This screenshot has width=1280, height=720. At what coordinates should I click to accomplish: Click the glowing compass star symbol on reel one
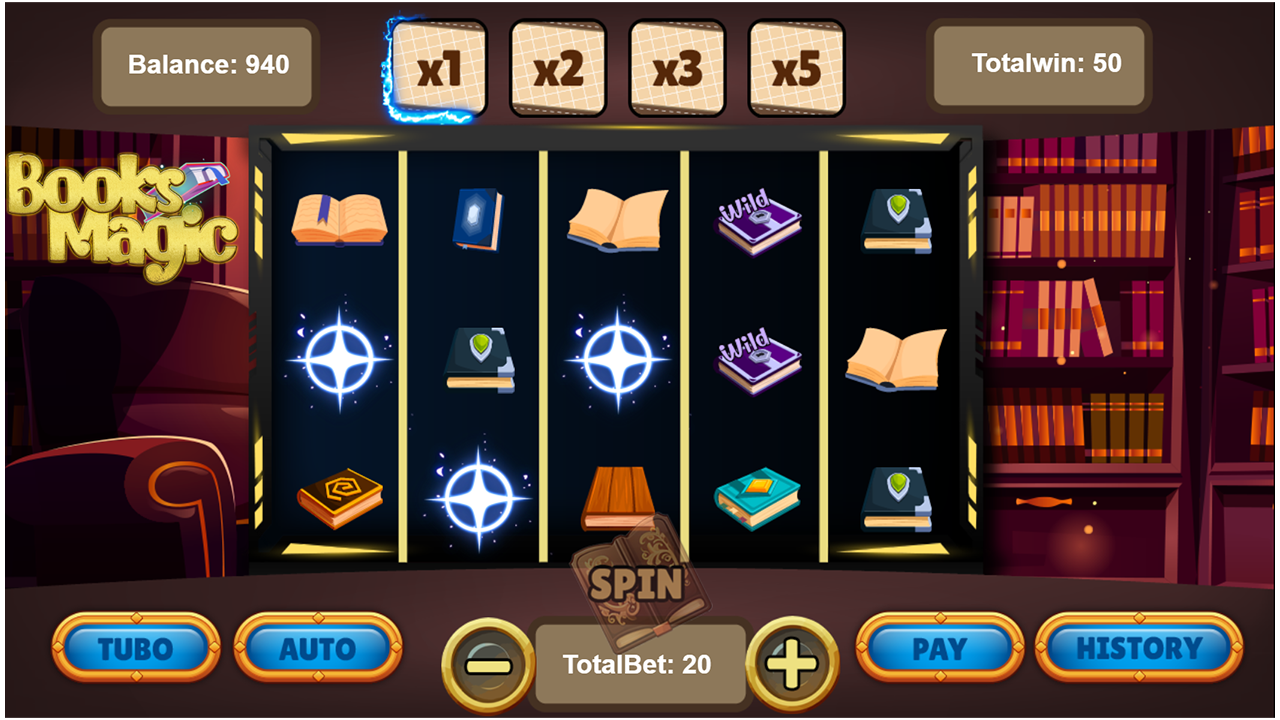click(340, 355)
